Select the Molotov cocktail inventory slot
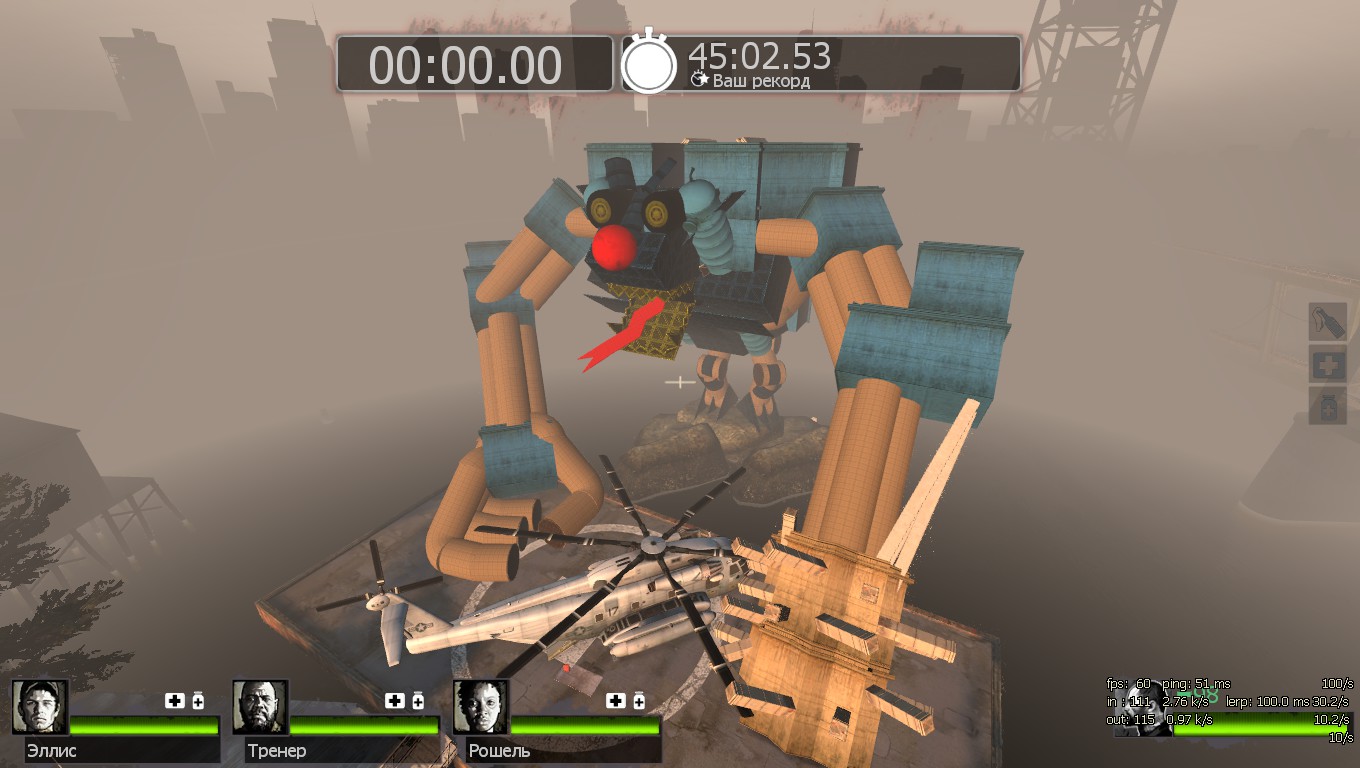Image resolution: width=1360 pixels, height=768 pixels. [x=1328, y=322]
